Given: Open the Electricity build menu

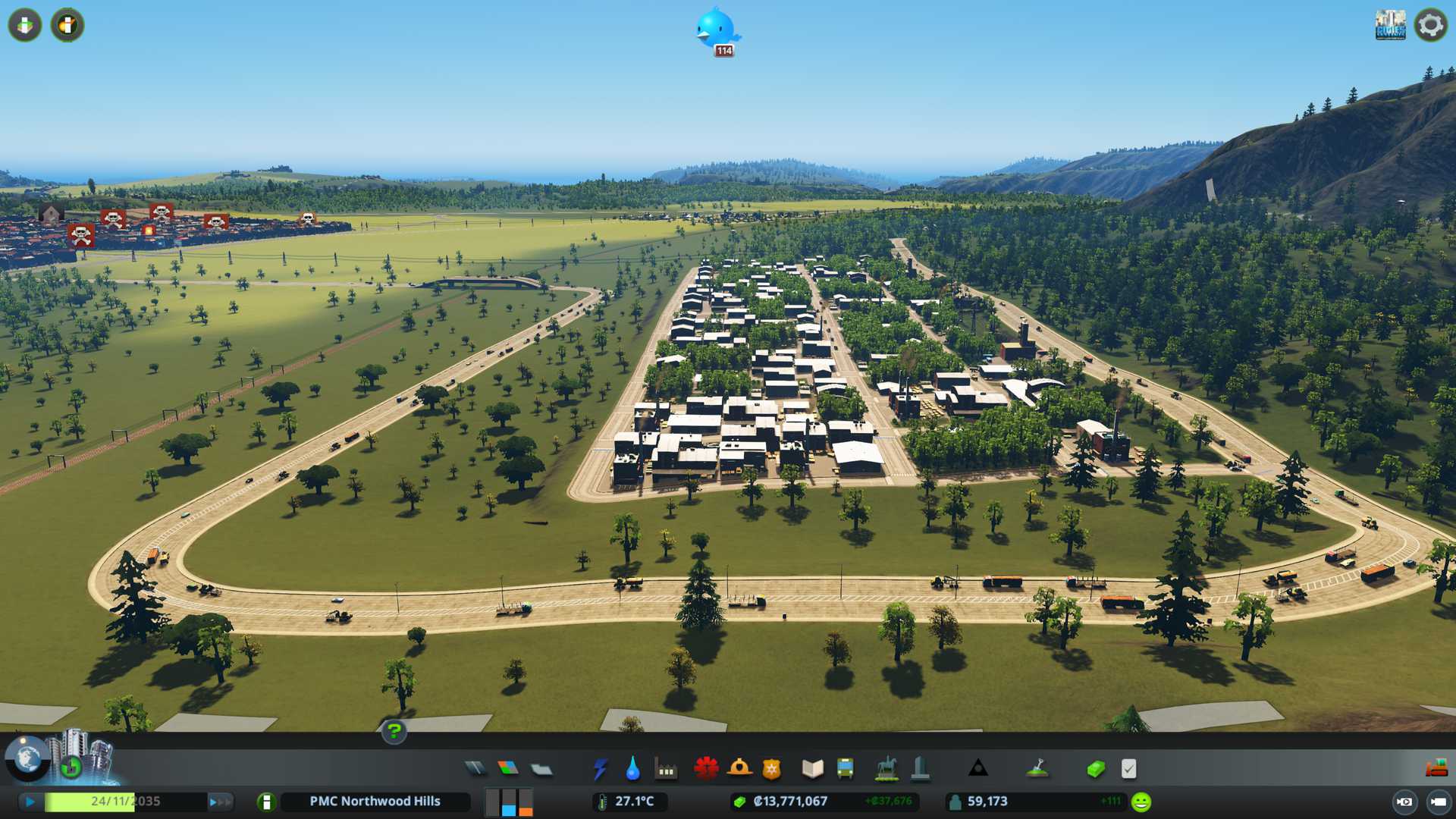Looking at the screenshot, I should click(x=600, y=769).
